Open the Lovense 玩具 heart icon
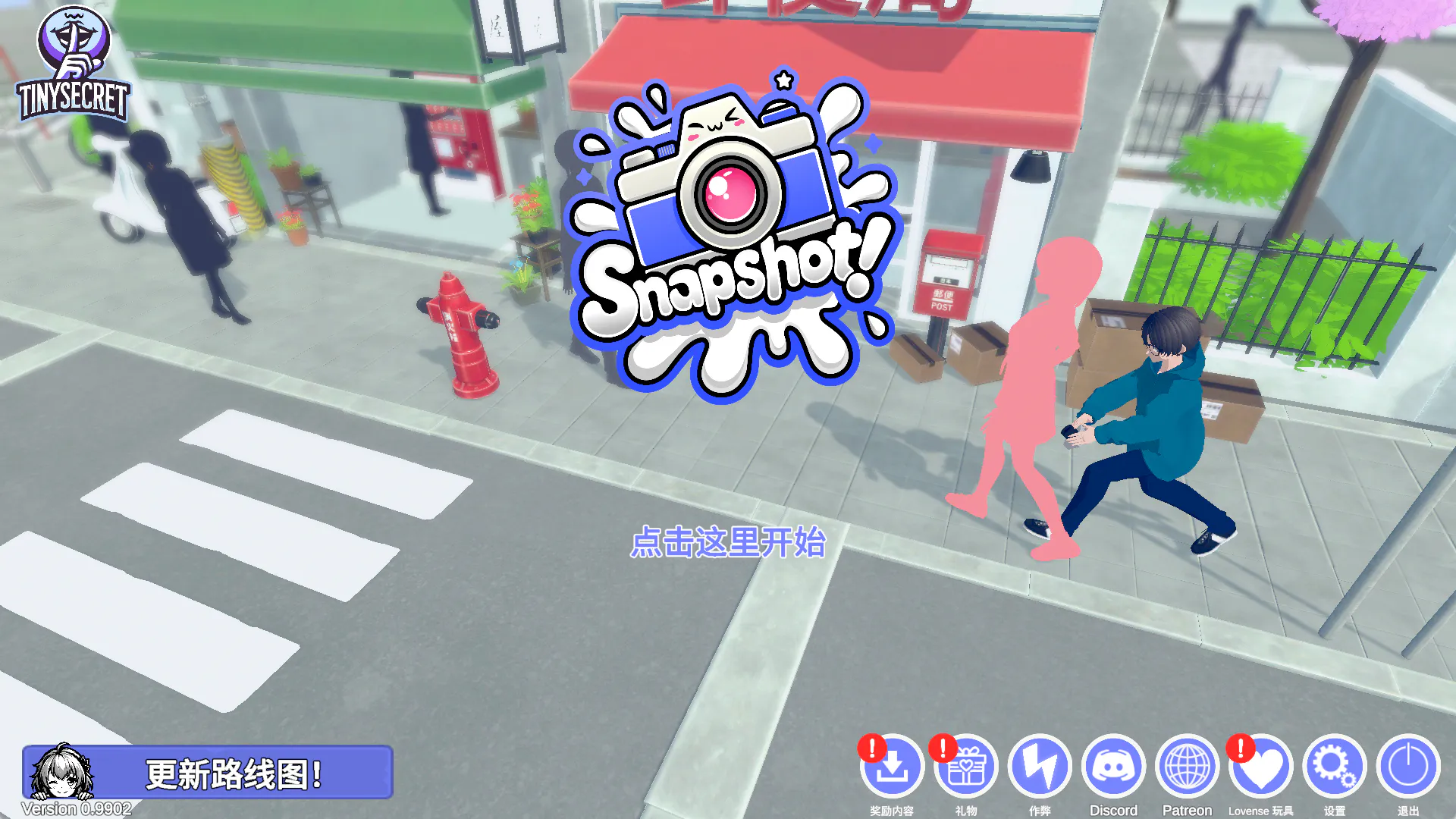The height and width of the screenshot is (819, 1456). (1260, 767)
